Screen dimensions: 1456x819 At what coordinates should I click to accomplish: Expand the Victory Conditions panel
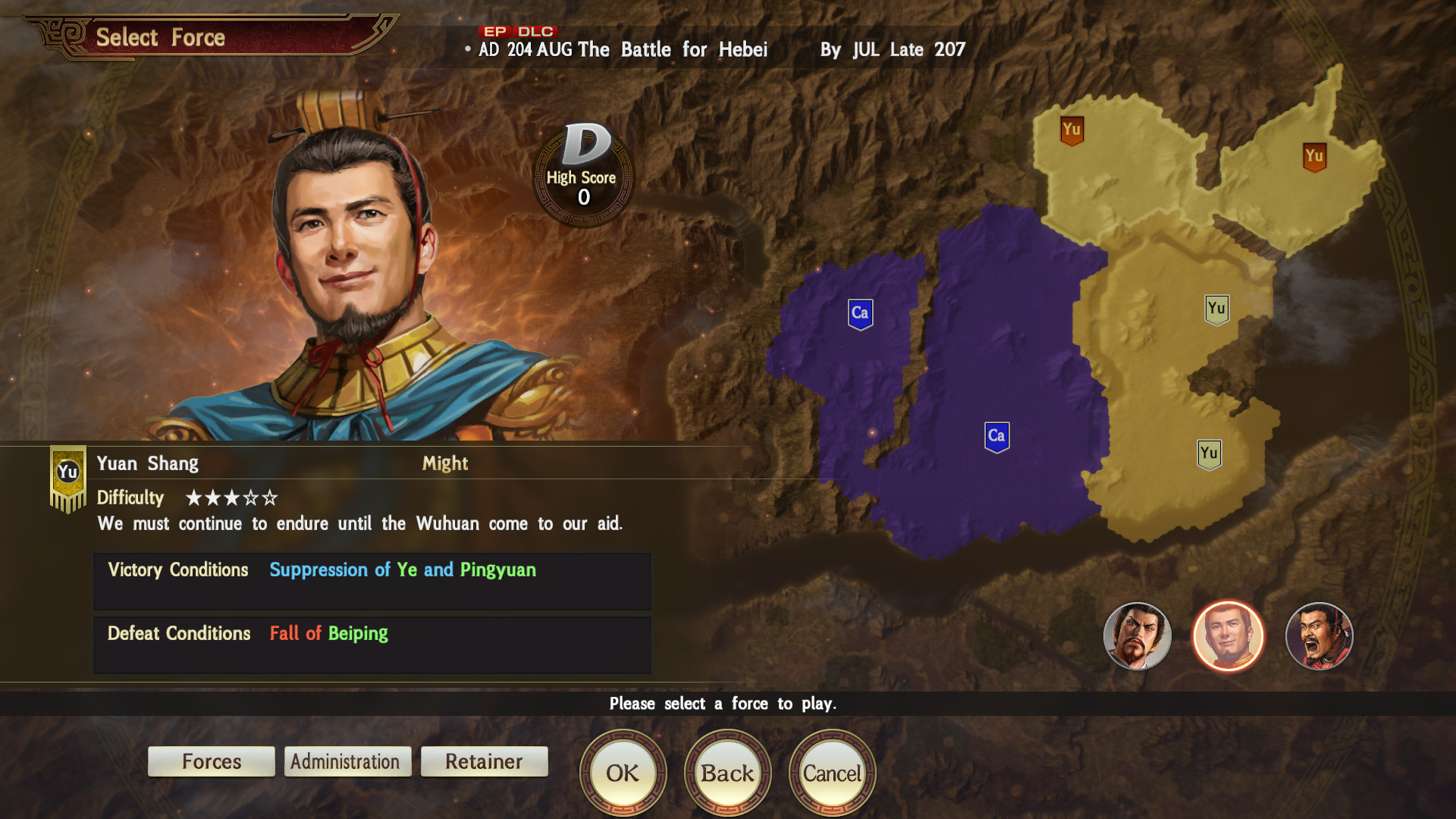[x=371, y=580]
